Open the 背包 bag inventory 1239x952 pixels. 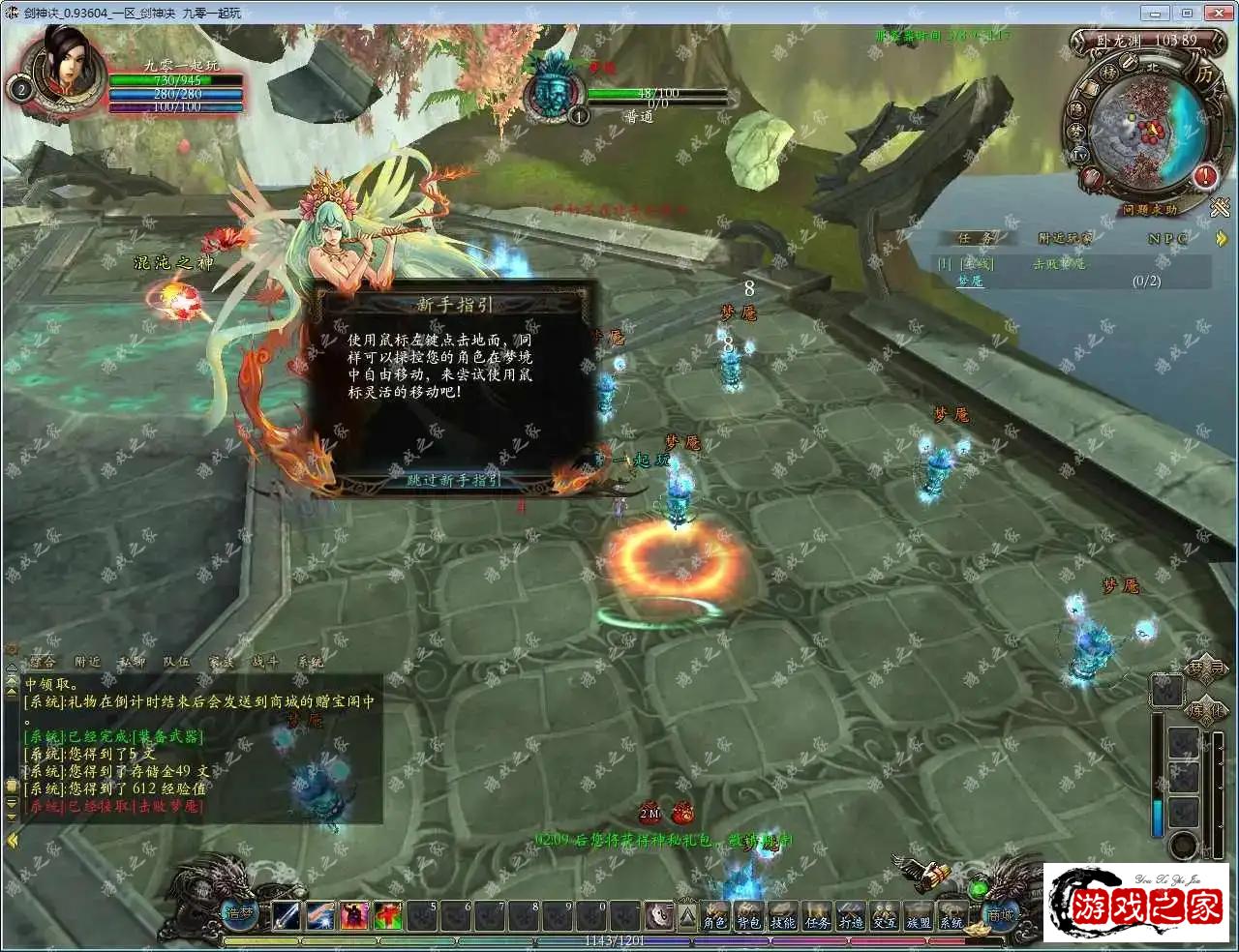tap(749, 920)
